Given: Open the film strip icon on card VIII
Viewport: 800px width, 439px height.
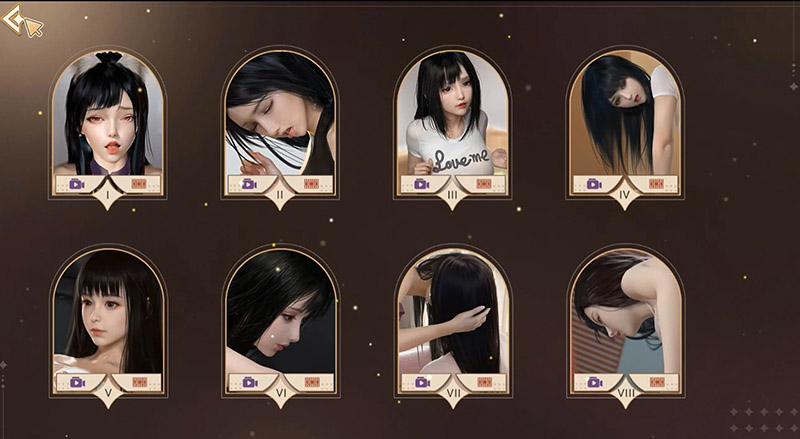Looking at the screenshot, I should (x=656, y=382).
